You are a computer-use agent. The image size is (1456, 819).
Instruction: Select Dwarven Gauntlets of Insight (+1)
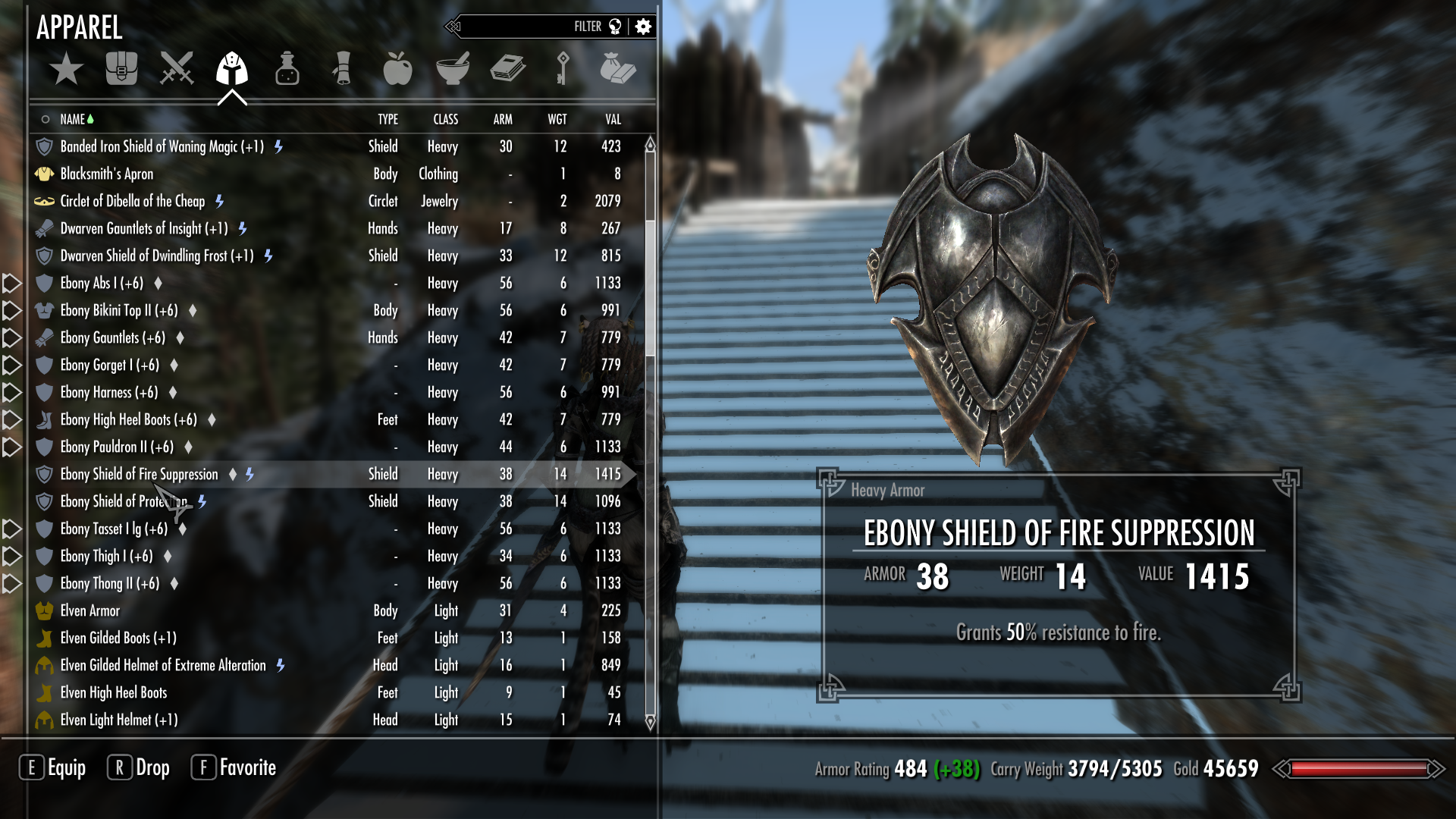coord(144,228)
